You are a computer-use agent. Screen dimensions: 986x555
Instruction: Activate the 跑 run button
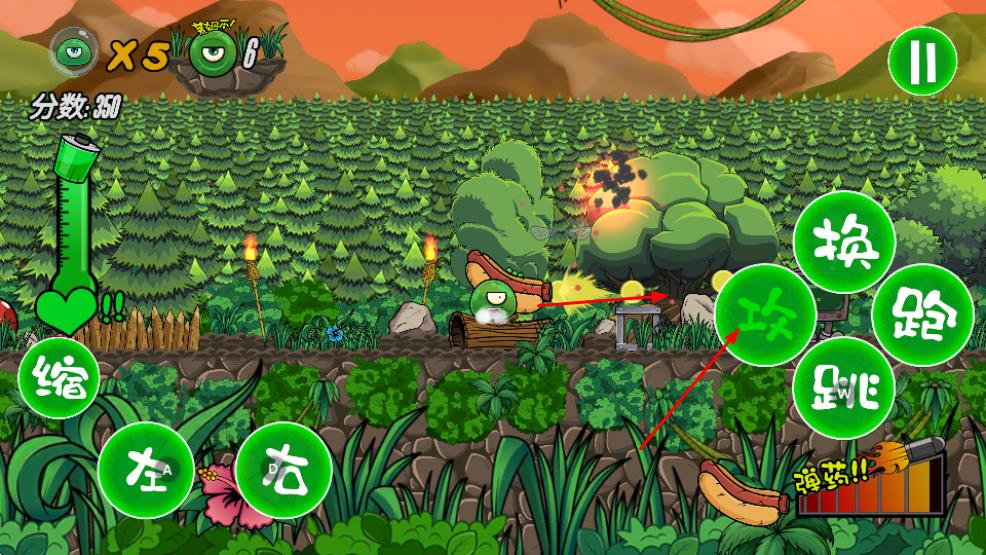(x=923, y=315)
